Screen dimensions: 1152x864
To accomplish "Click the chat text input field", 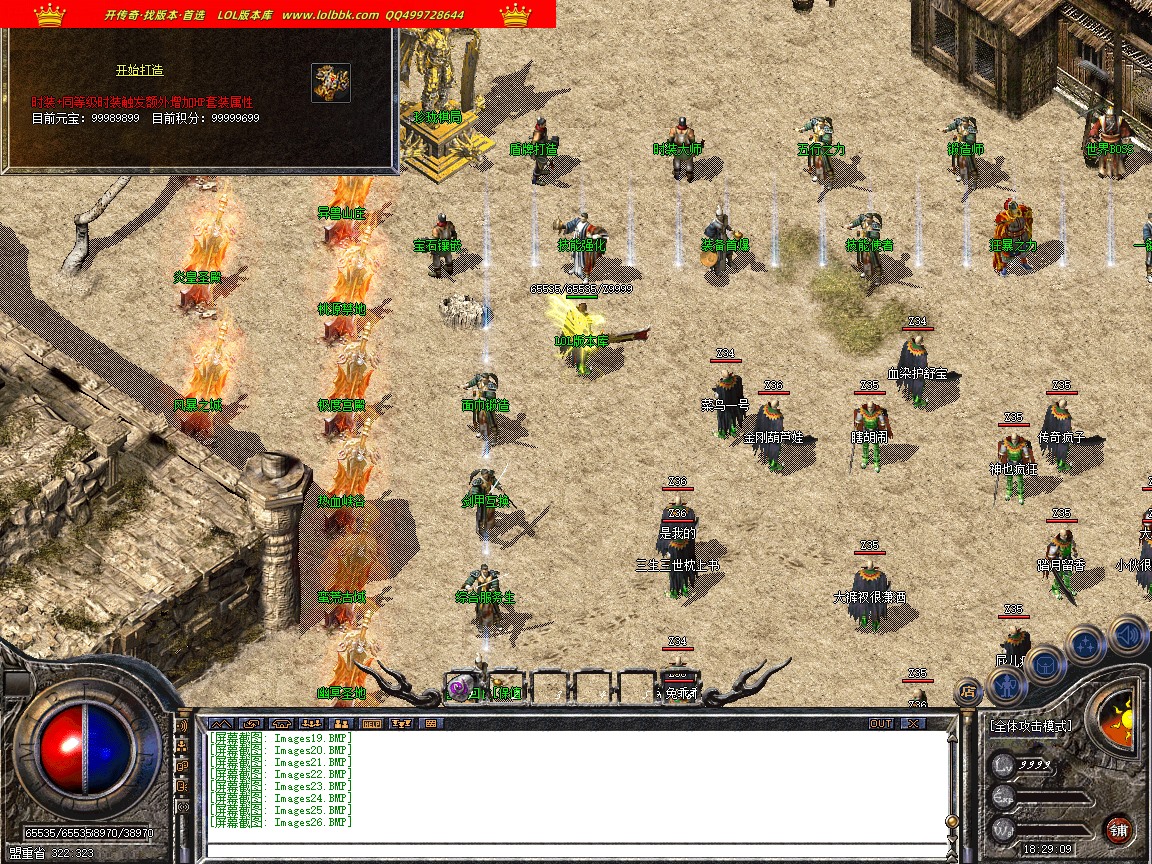I will (570, 852).
